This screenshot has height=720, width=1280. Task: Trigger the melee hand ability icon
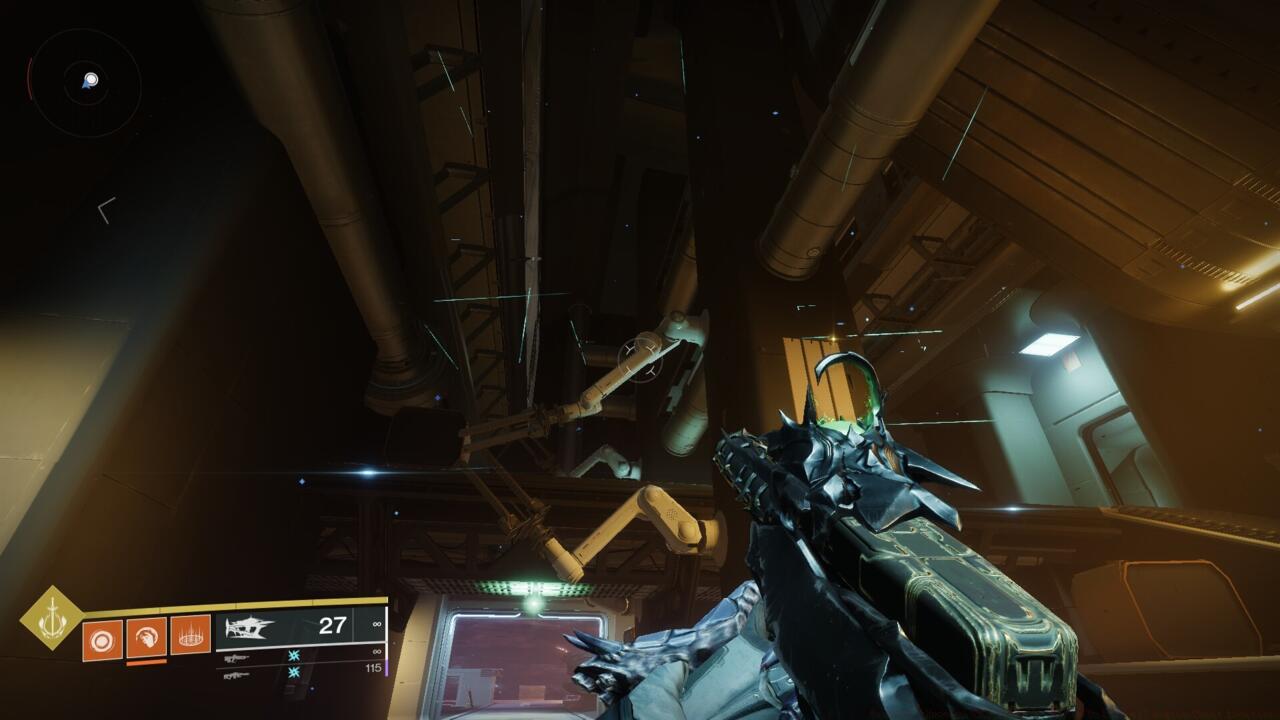pyautogui.click(x=146, y=637)
